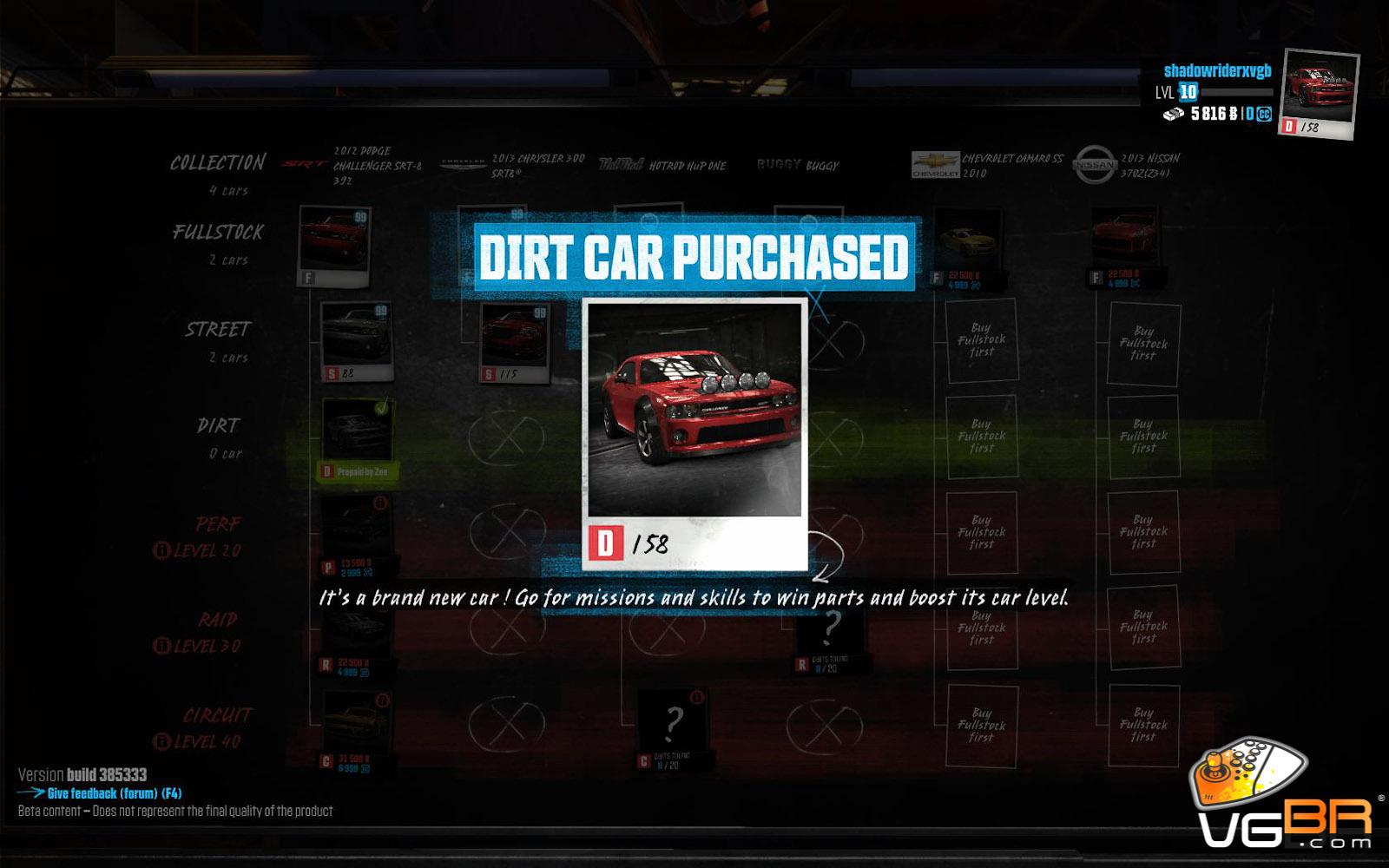The image size is (1389, 868).
Task: Click the info icon beside Raid Level 30
Action: click(x=161, y=646)
